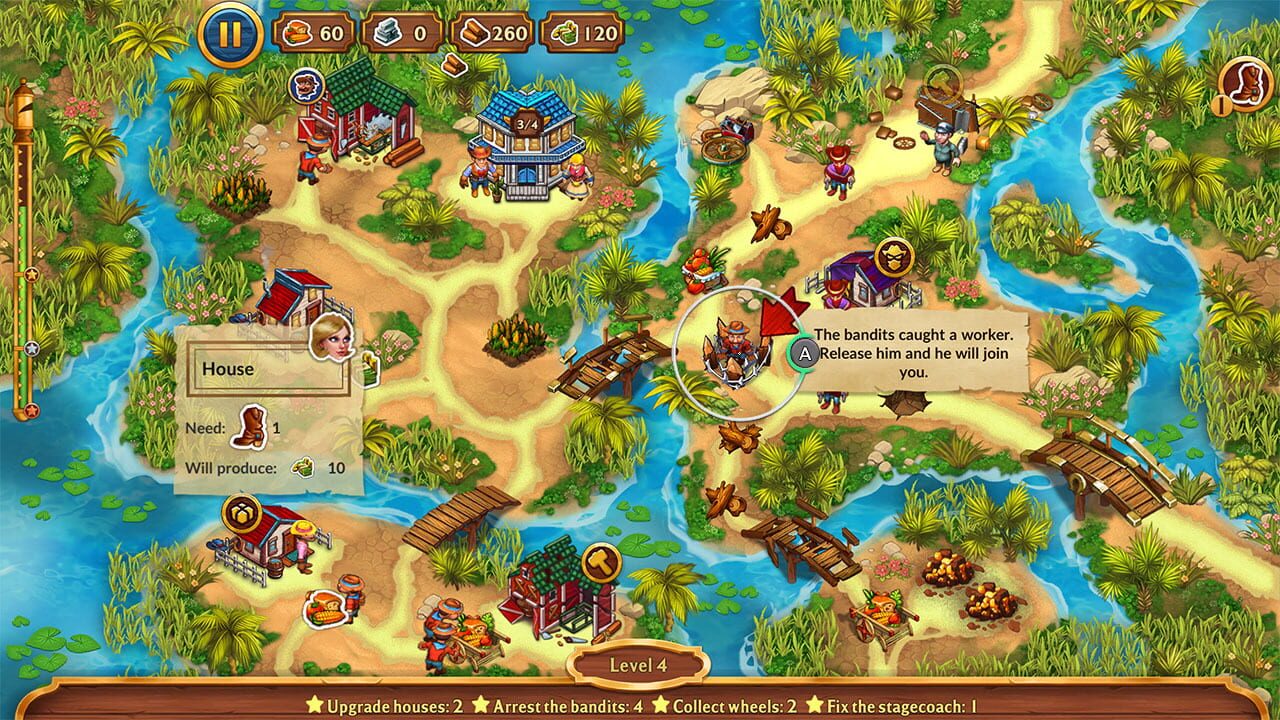
Task: Collect the corn food bubble icon
Action: click(x=327, y=607)
